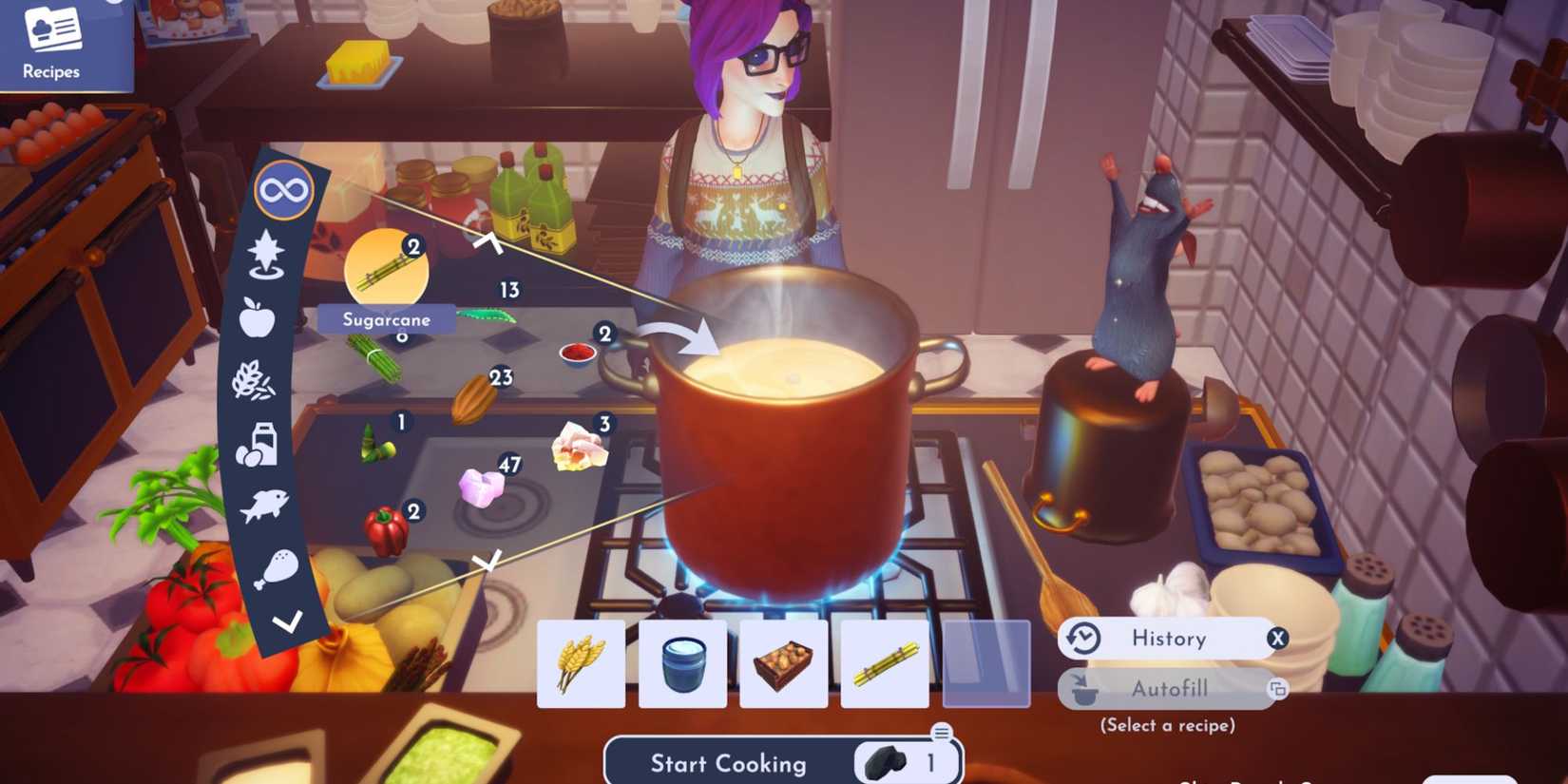Expand more categories with the sidebar chevron

[285, 622]
